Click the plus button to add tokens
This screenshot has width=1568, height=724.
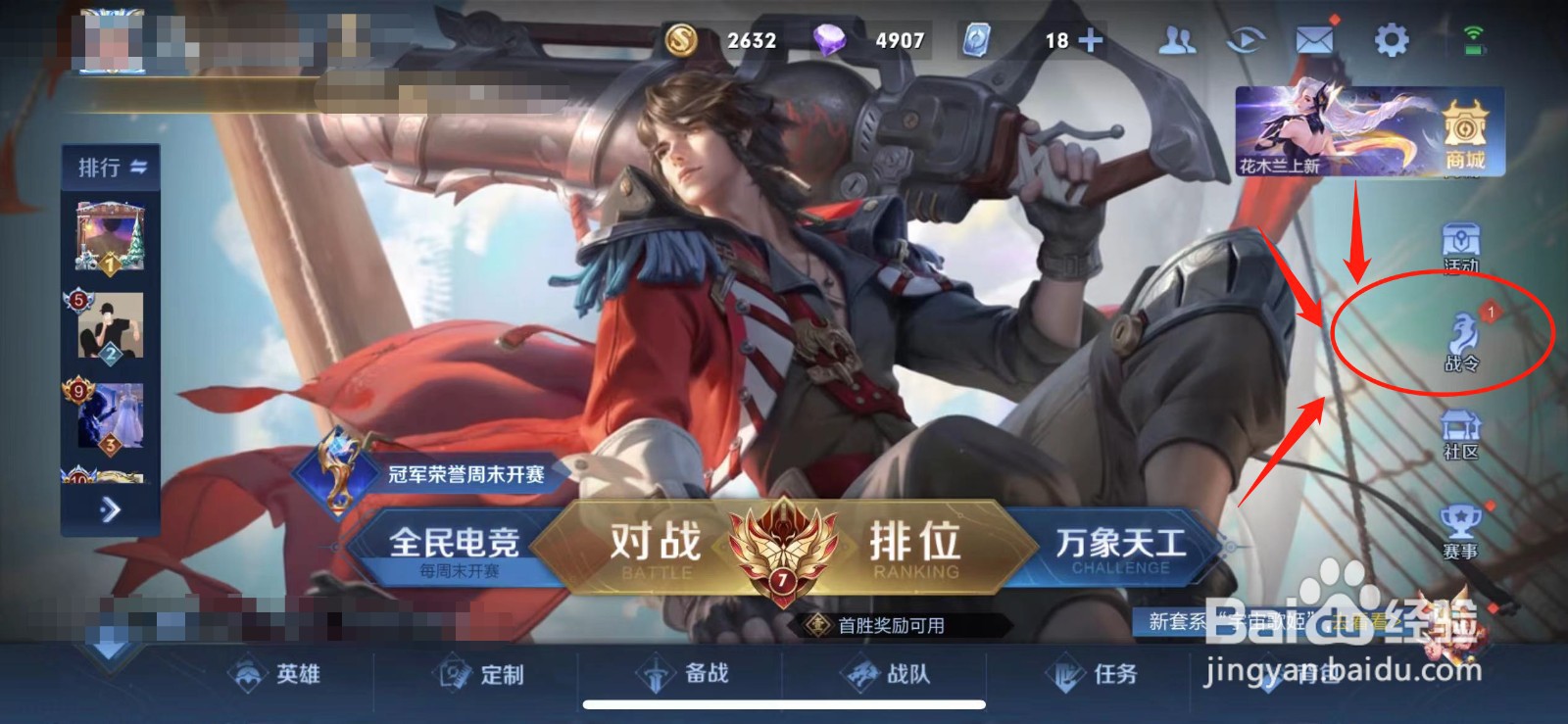point(1091,41)
